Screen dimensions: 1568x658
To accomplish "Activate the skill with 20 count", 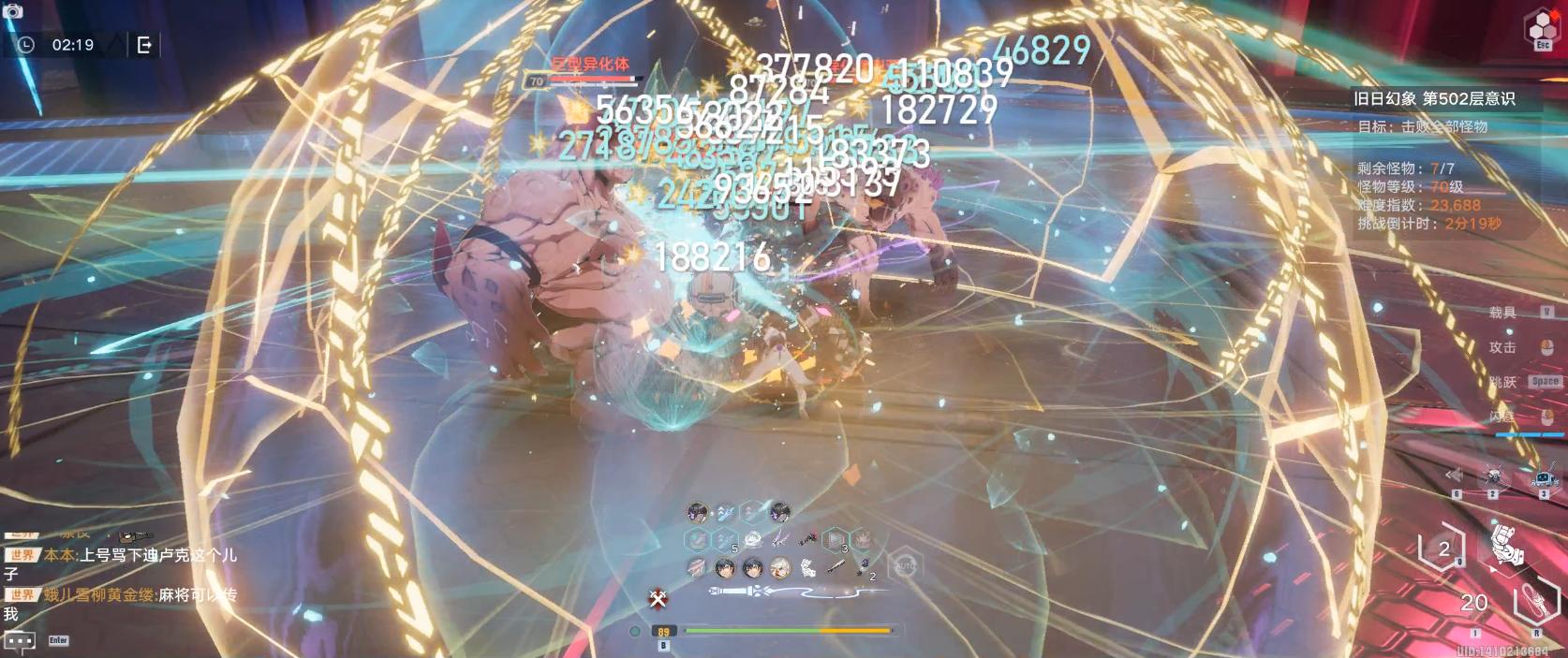I will [x=1475, y=603].
